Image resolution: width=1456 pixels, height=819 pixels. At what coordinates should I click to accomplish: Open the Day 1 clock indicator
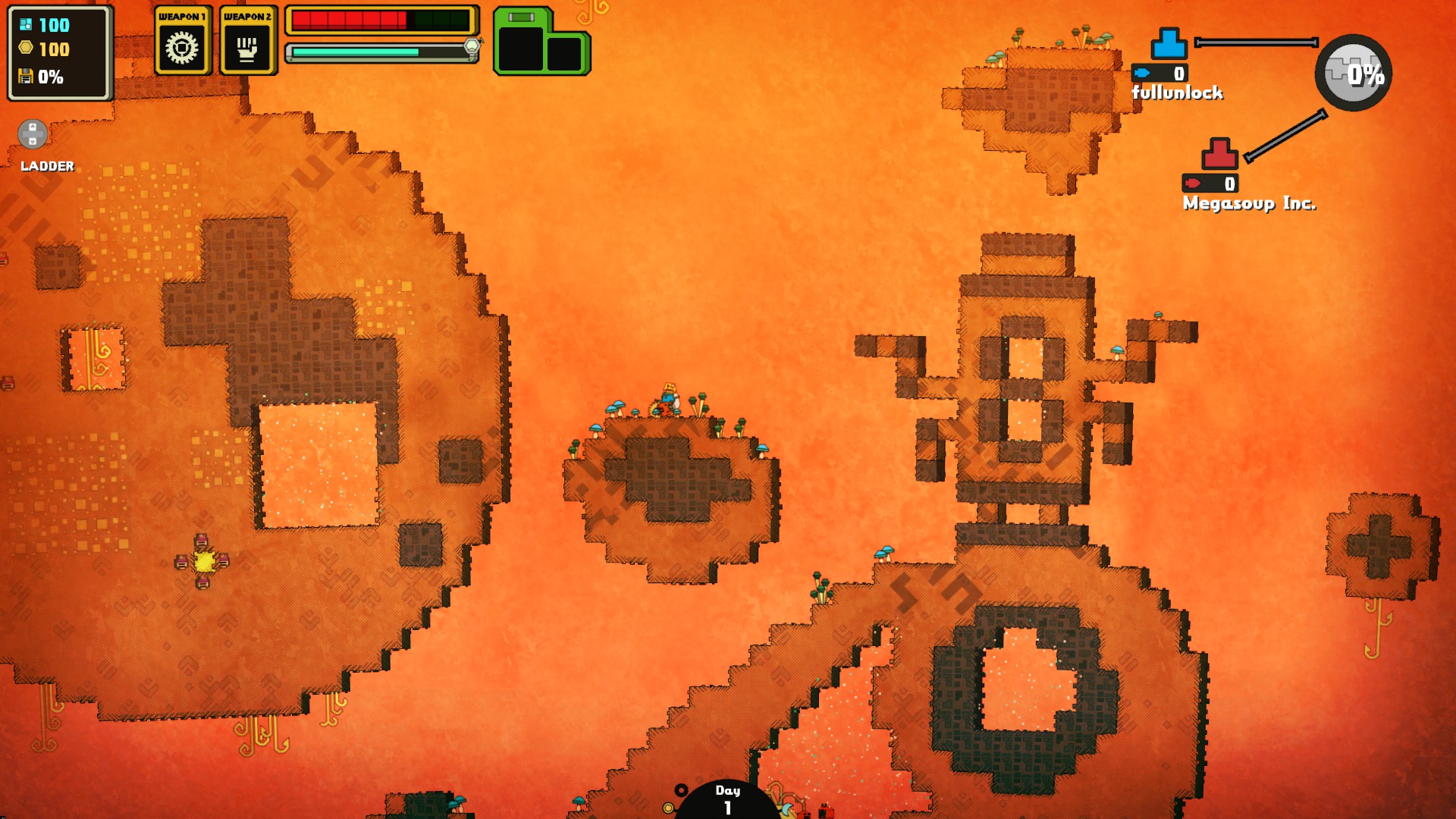727,799
